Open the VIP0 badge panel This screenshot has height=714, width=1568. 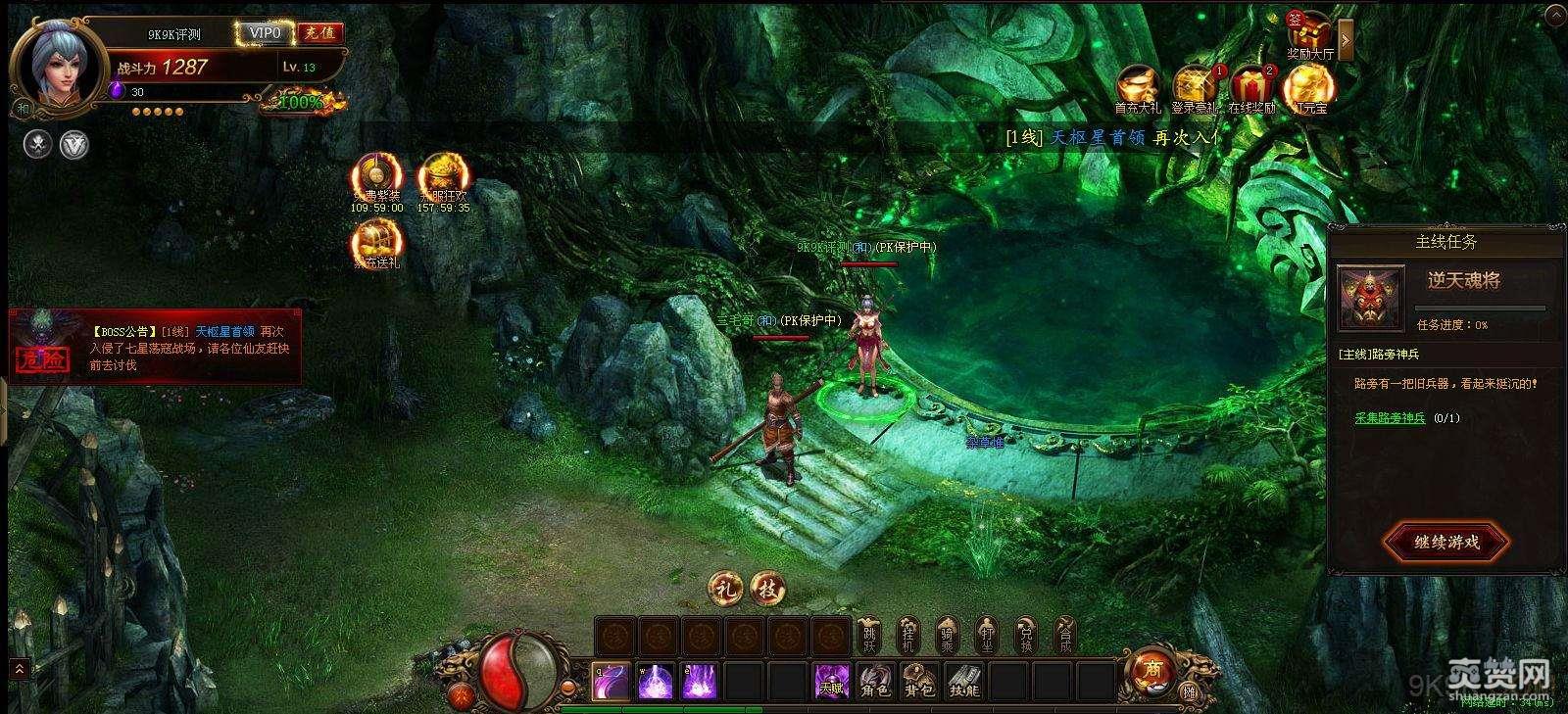click(x=265, y=33)
